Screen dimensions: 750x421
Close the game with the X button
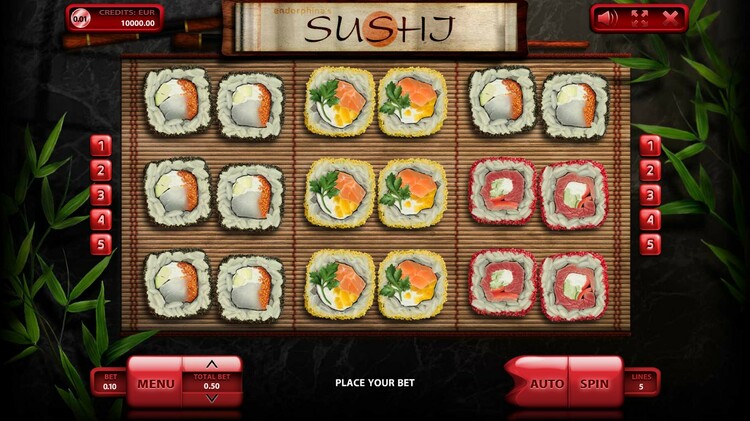click(670, 17)
